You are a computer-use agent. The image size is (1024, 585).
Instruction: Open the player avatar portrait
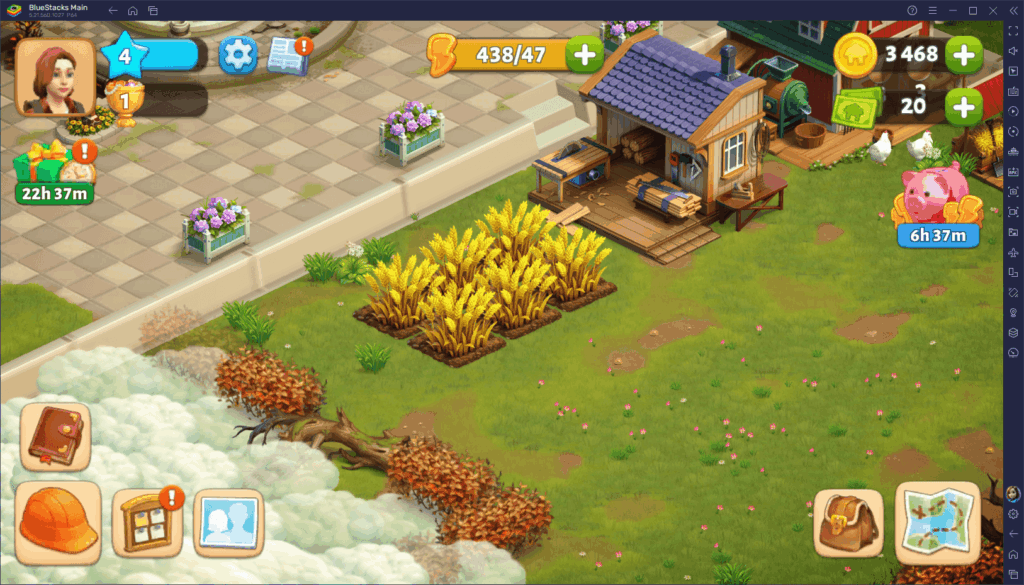point(55,76)
